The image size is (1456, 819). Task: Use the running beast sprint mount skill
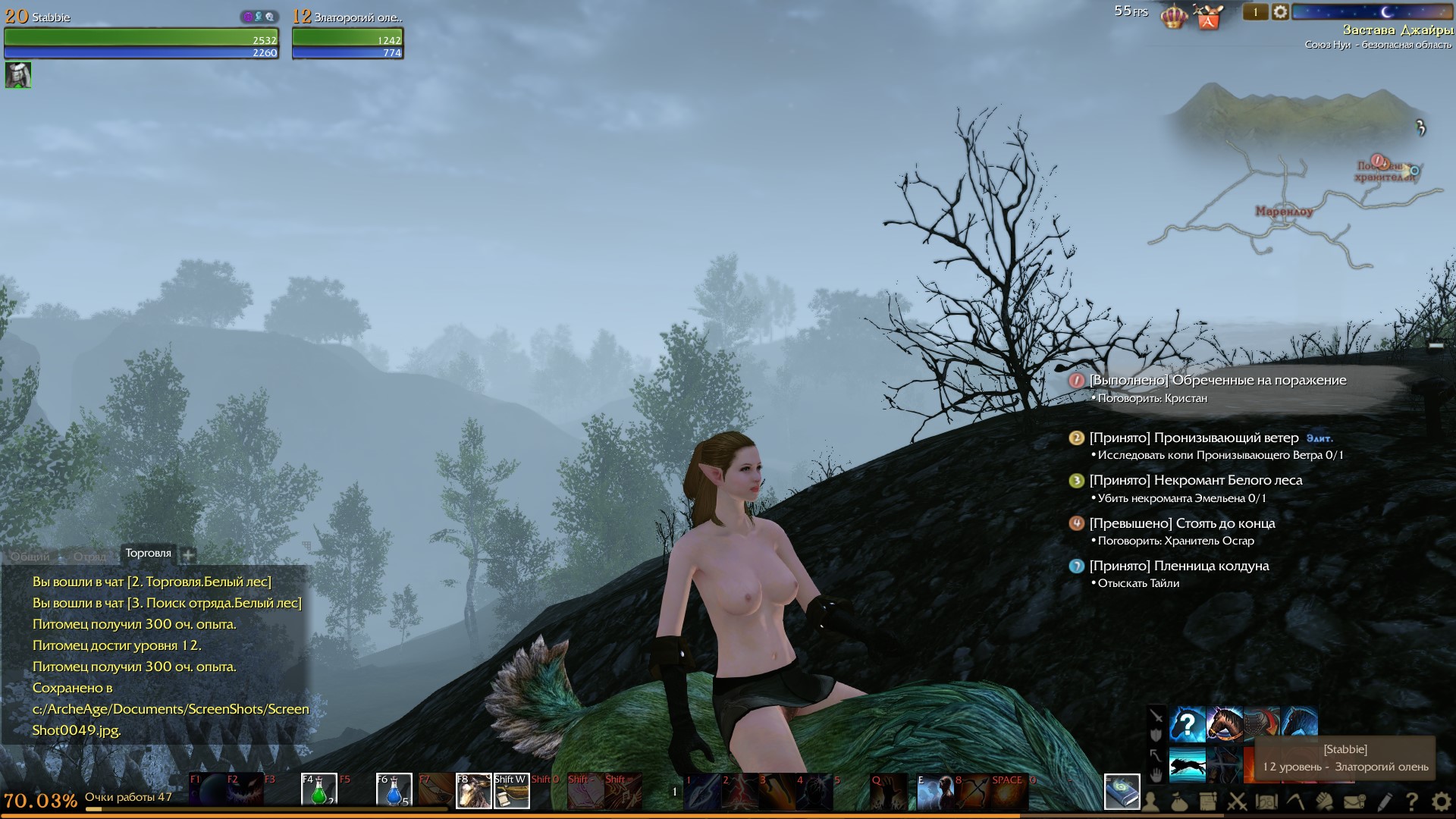pyautogui.click(x=1188, y=764)
